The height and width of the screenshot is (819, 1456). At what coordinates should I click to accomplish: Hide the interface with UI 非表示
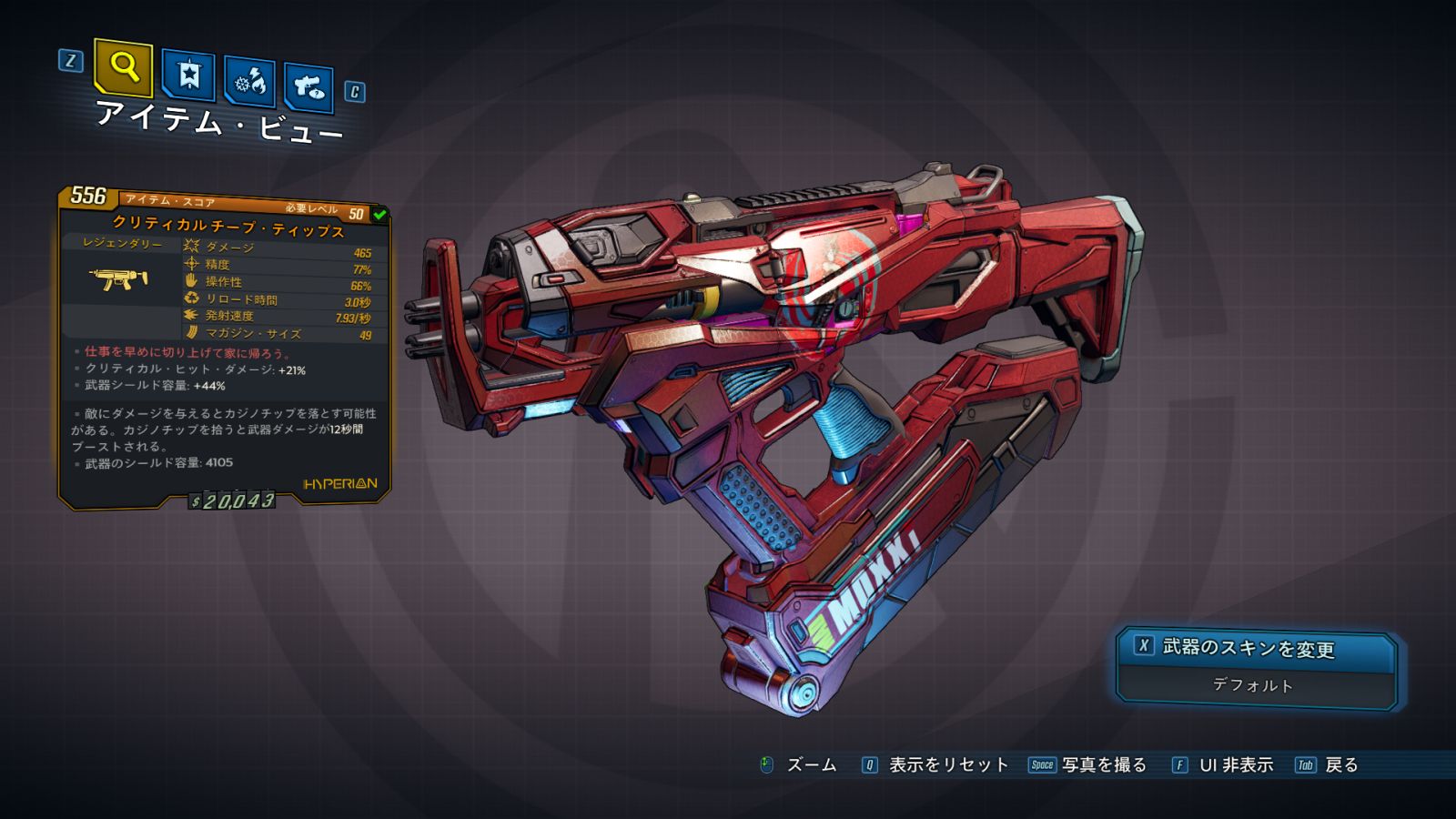point(1235,765)
